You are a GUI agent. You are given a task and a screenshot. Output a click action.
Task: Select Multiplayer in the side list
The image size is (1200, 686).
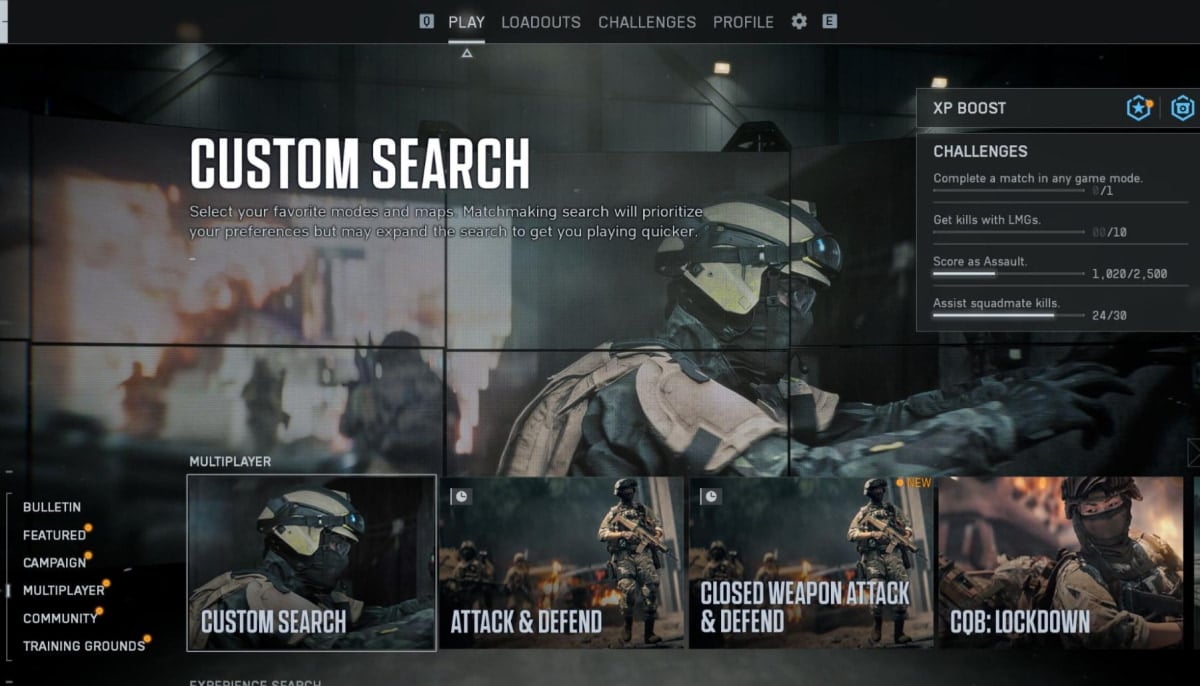pos(64,591)
